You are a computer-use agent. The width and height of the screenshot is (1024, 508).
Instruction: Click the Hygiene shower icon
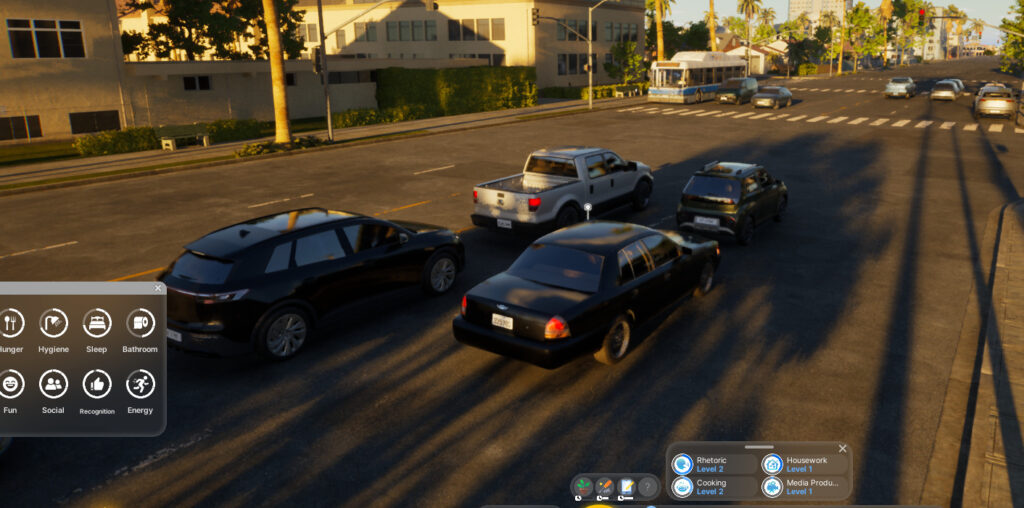[x=53, y=323]
